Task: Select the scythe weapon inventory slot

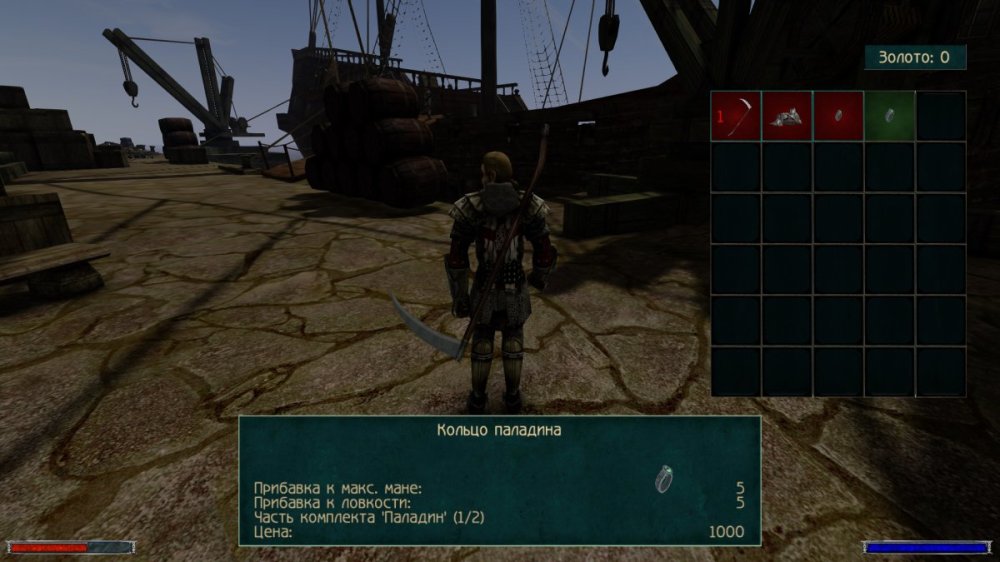Action: 736,116
